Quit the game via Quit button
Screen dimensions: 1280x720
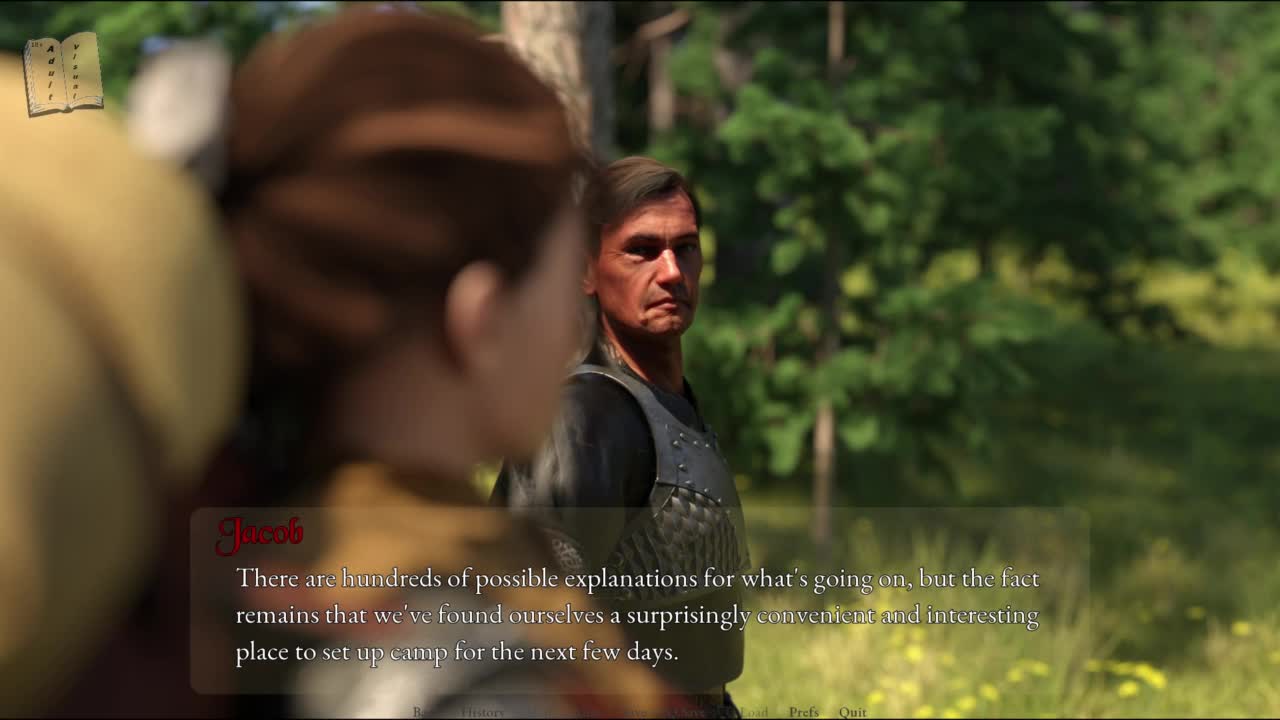click(853, 712)
